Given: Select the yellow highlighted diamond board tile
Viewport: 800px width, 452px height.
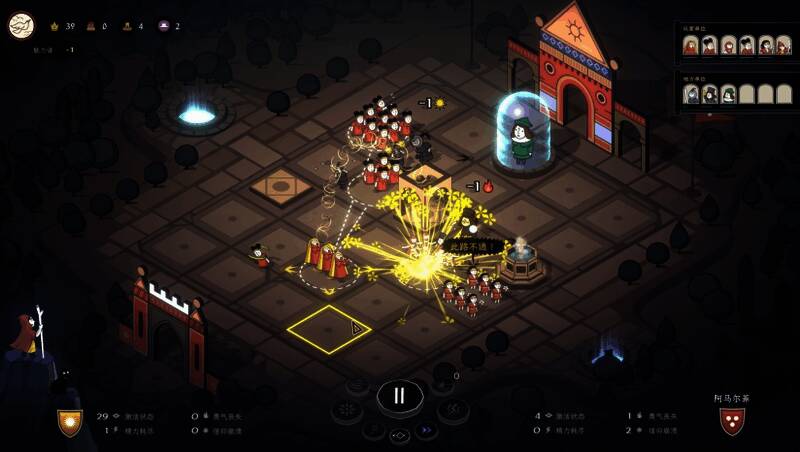Looking at the screenshot, I should [329, 329].
